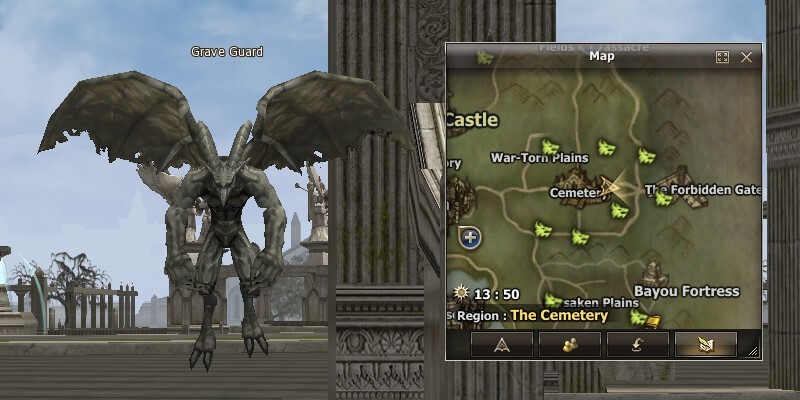
Task: Click the curved return arrow map button
Action: point(638,345)
